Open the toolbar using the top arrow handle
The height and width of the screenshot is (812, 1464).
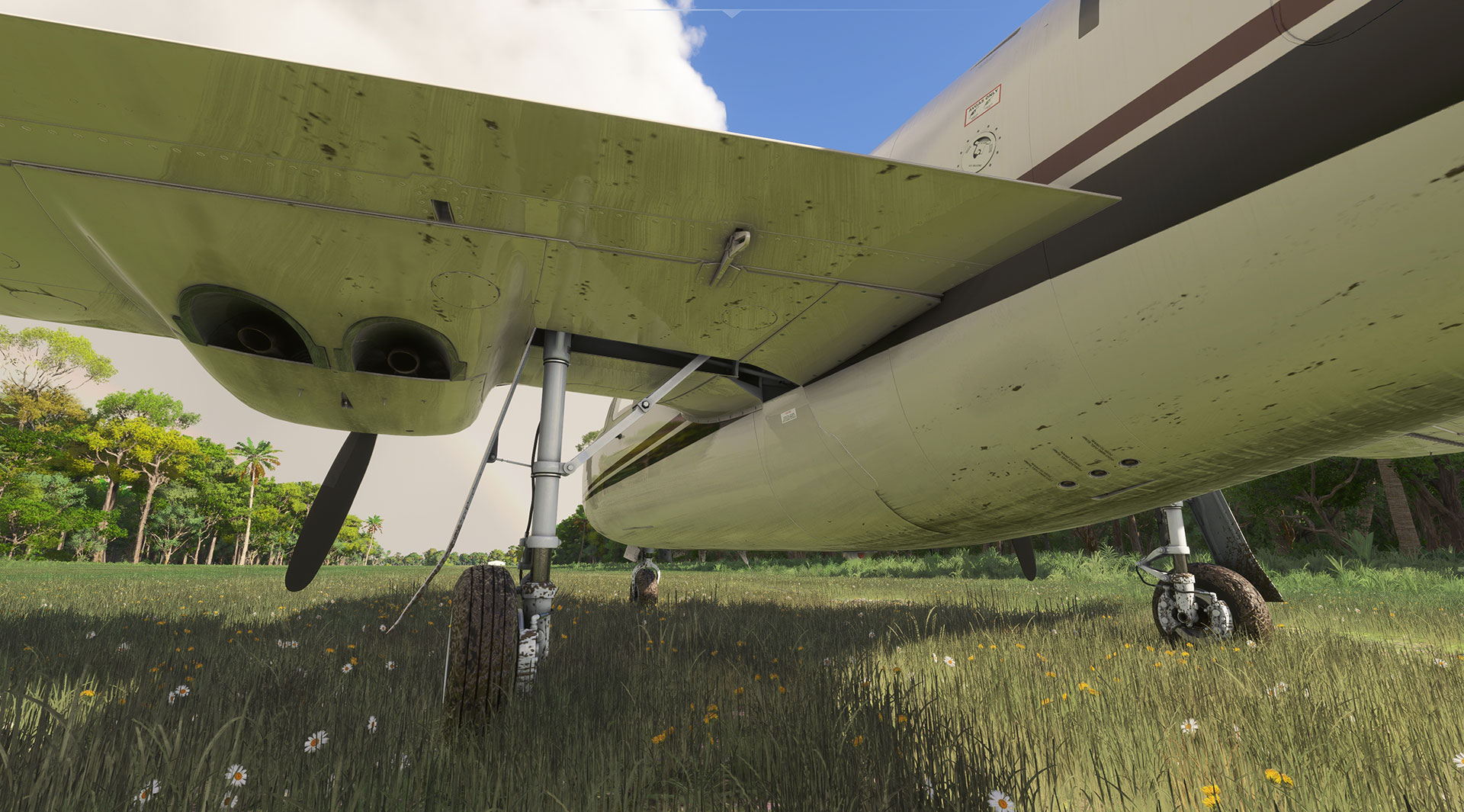[x=732, y=12]
